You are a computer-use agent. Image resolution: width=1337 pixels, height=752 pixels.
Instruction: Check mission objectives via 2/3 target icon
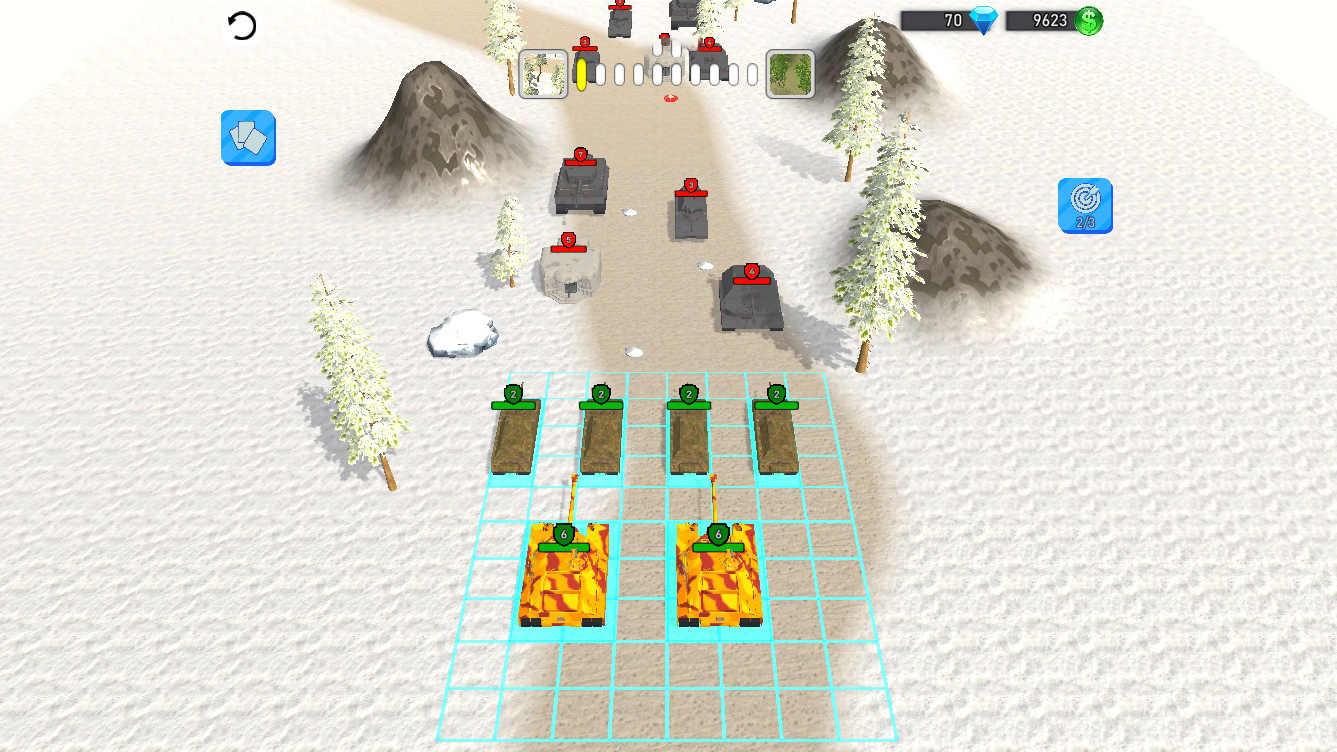(x=1085, y=207)
